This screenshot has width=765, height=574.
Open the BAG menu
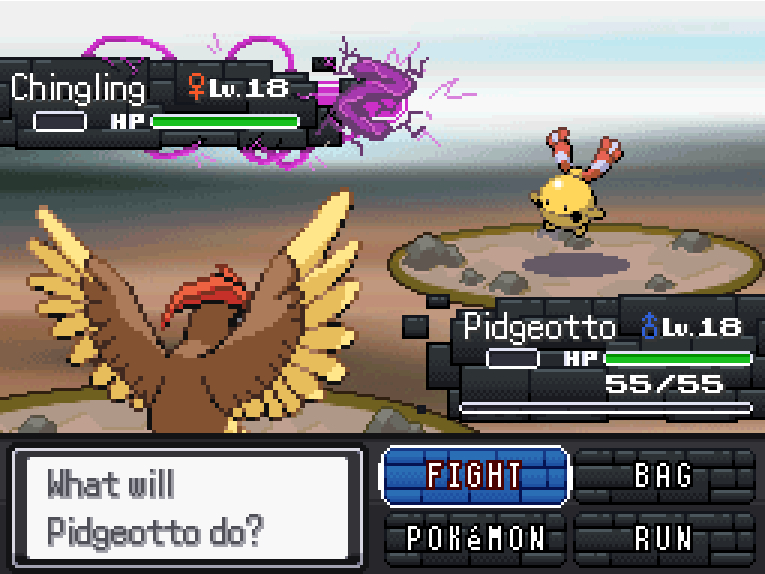pyautogui.click(x=664, y=475)
